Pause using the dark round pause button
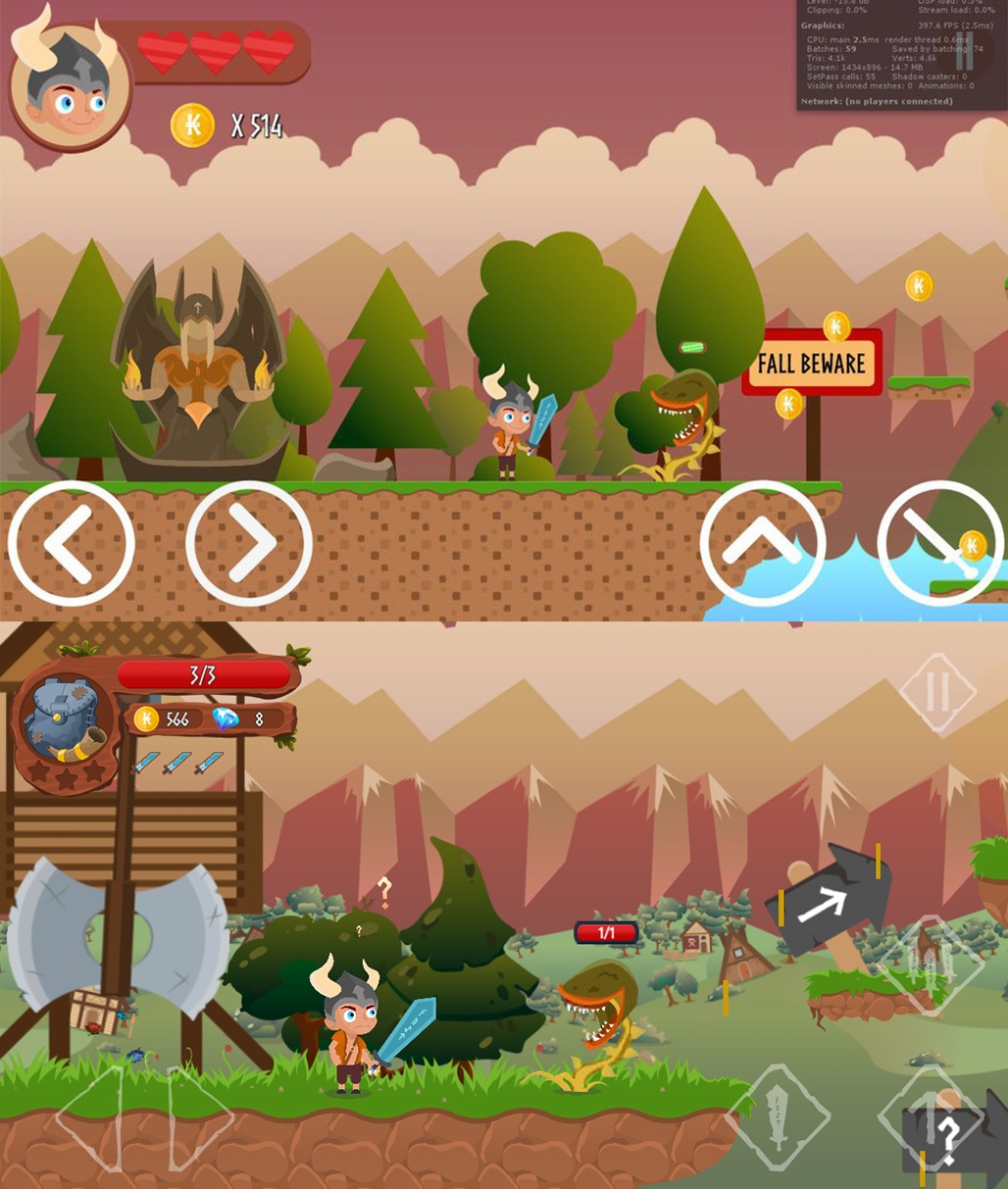 point(964,47)
